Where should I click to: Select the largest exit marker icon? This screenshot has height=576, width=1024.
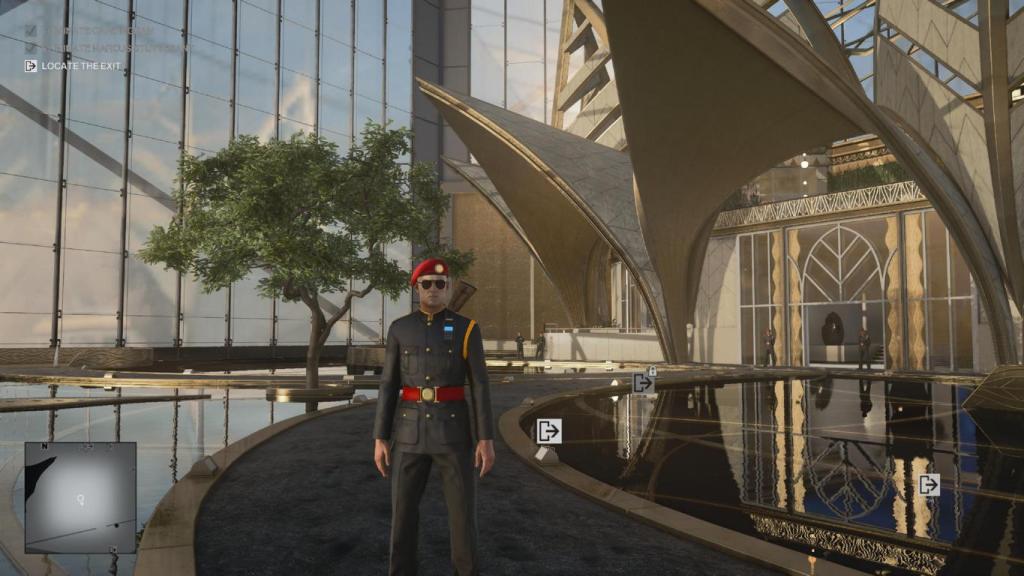tap(548, 431)
